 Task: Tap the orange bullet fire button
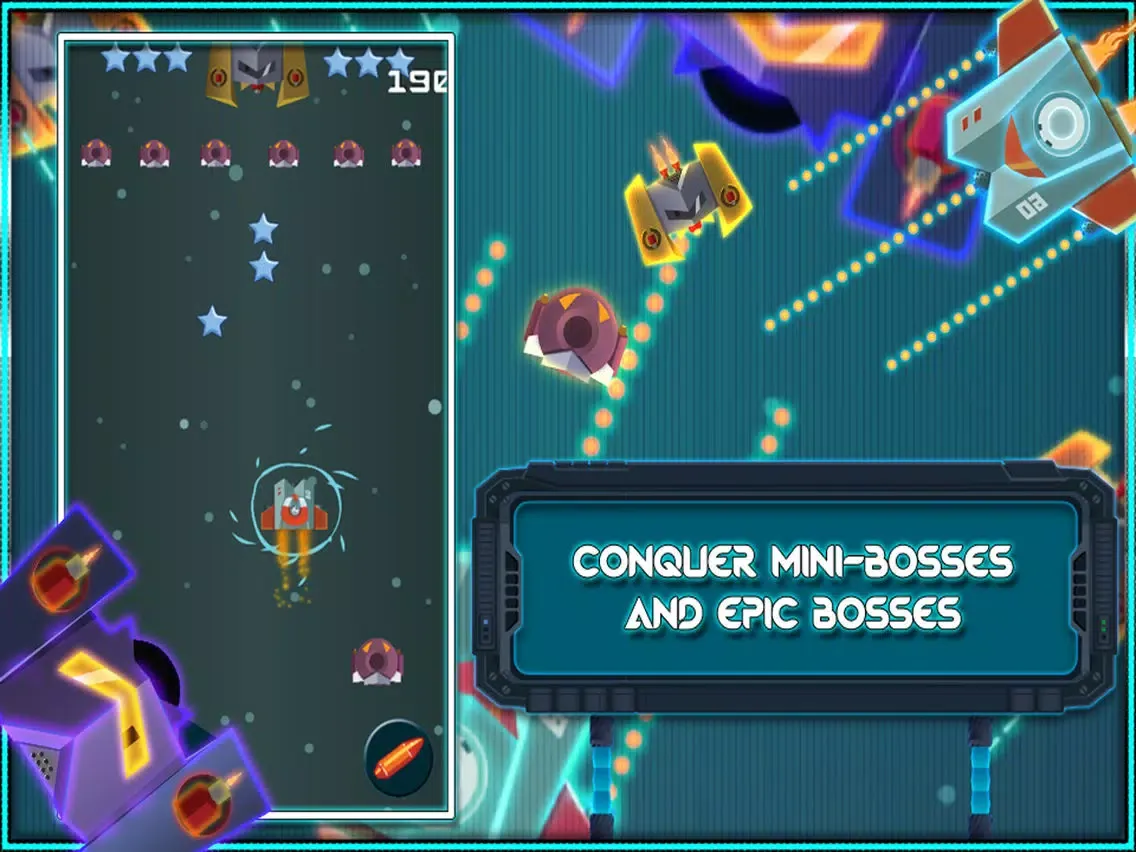pos(399,758)
